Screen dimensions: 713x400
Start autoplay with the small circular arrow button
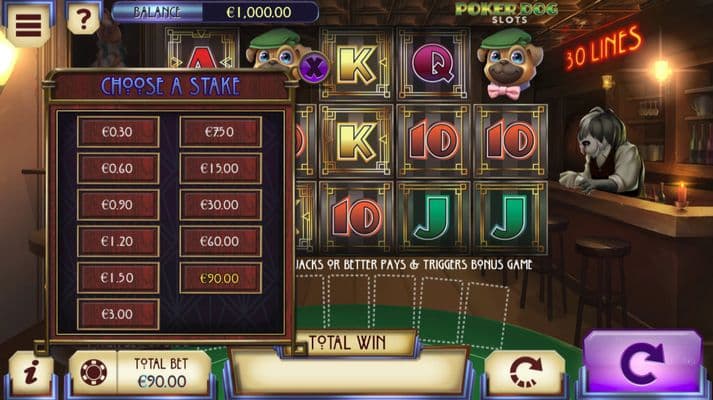pyautogui.click(x=525, y=373)
